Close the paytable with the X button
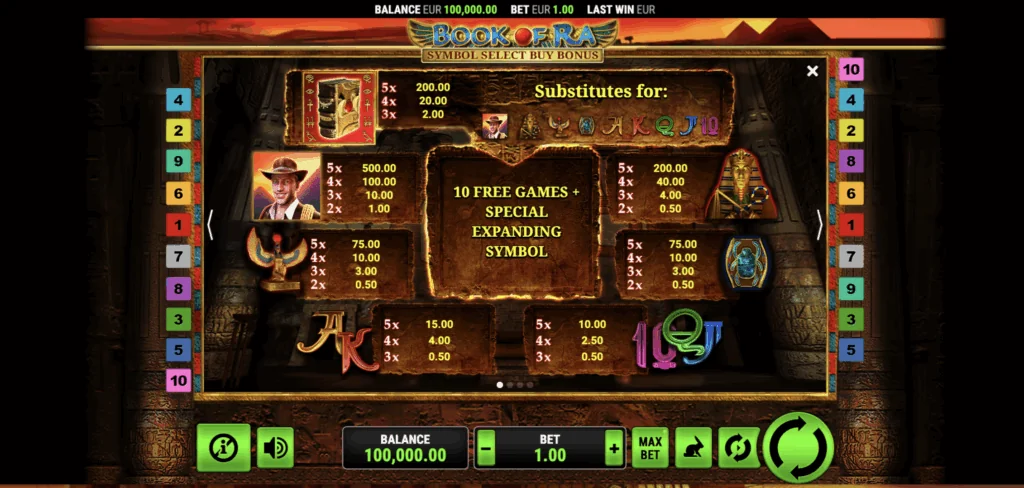Viewport: 1024px width, 488px height. [812, 71]
